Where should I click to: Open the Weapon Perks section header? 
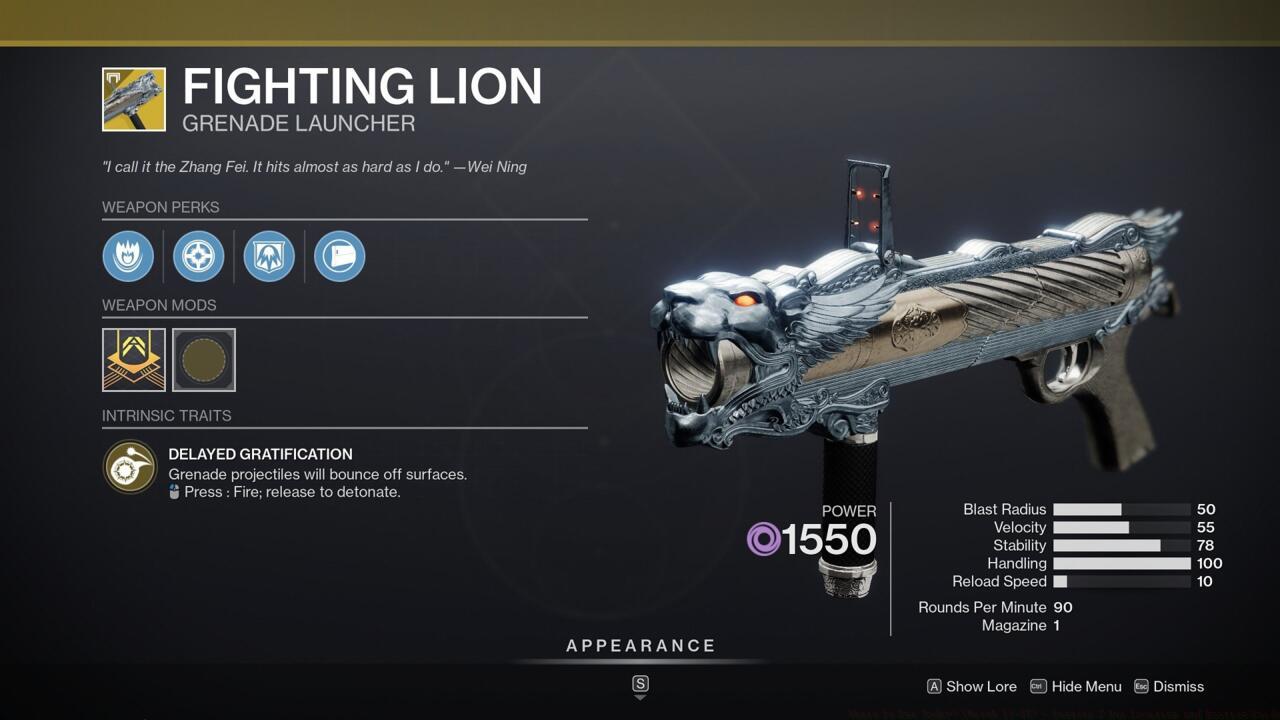click(160, 207)
